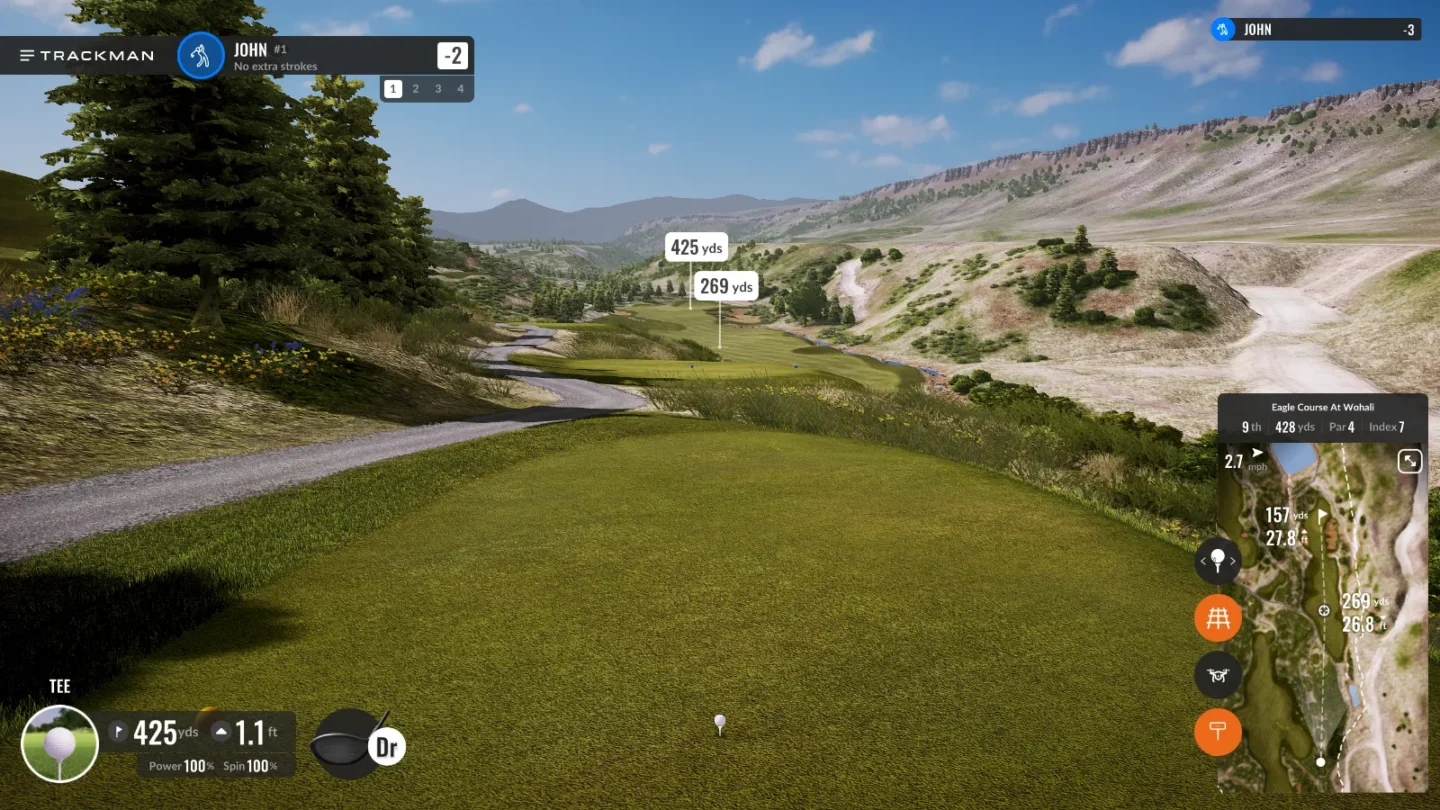This screenshot has height=810, width=1440.
Task: Click the wind direction arrow near 2.7 mph
Action: pos(1257,451)
